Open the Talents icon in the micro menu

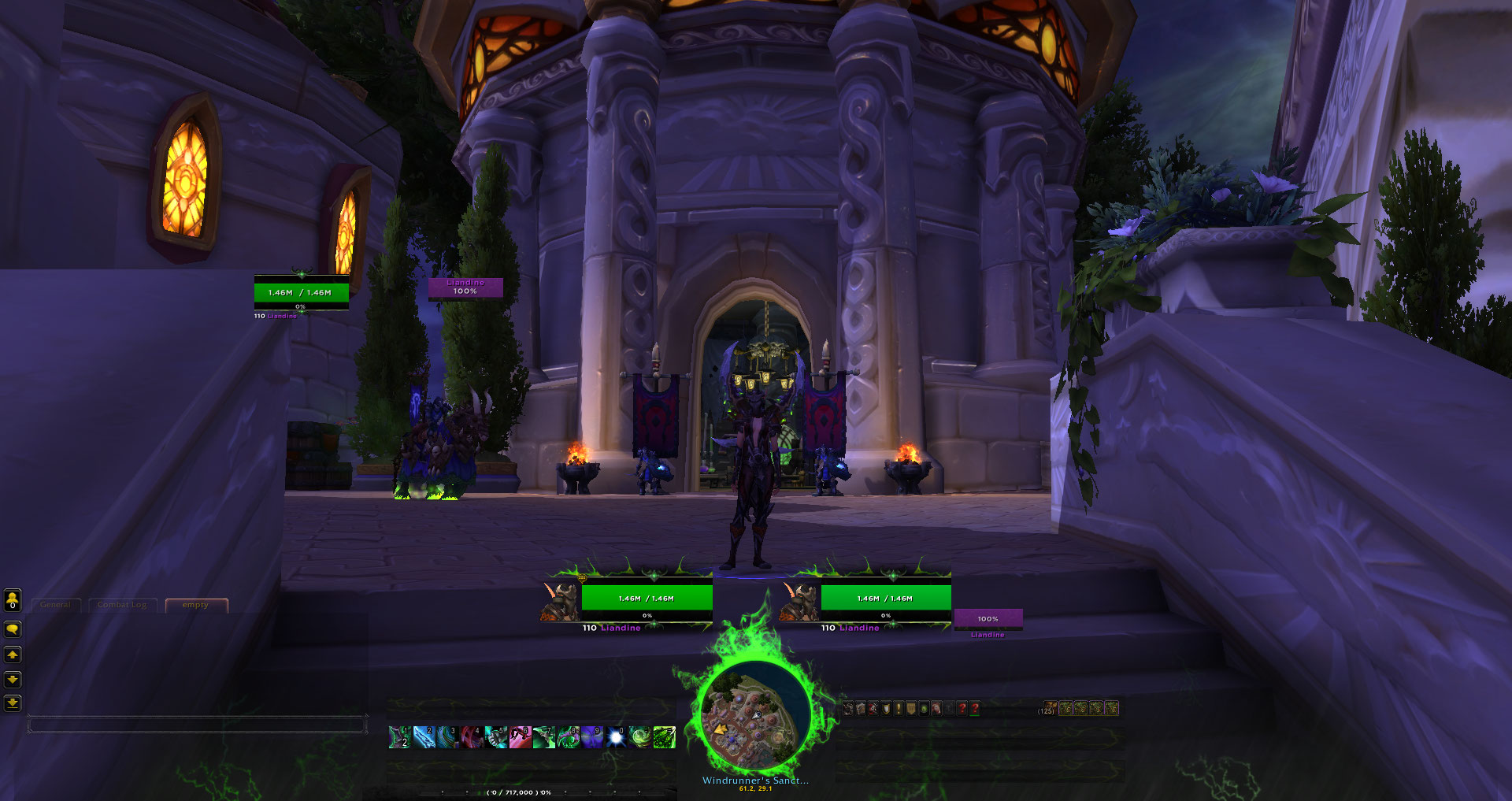[x=873, y=707]
